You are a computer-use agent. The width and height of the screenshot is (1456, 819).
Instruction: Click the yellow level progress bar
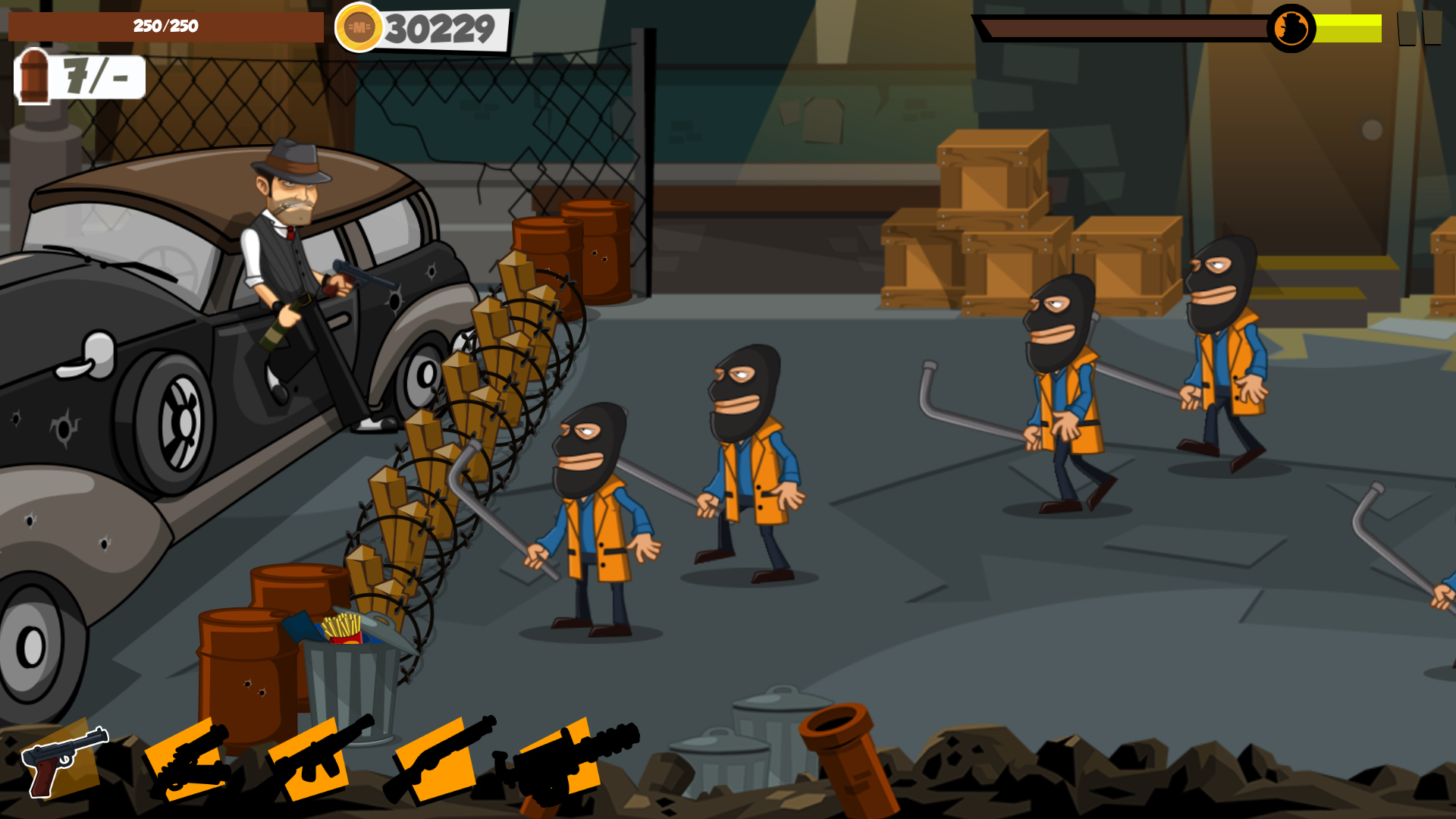pyautogui.click(x=1346, y=28)
